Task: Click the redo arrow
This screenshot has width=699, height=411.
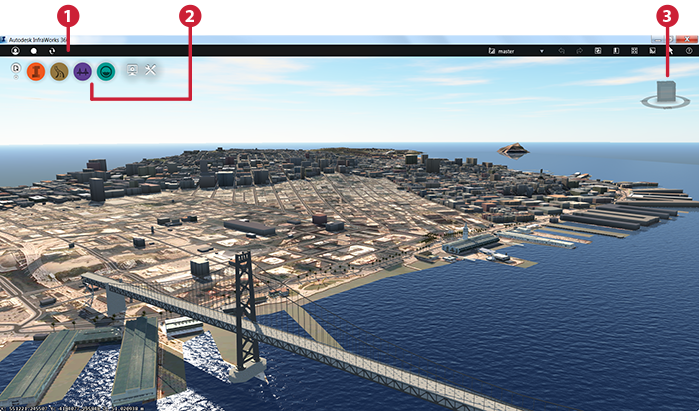Action: (x=579, y=50)
